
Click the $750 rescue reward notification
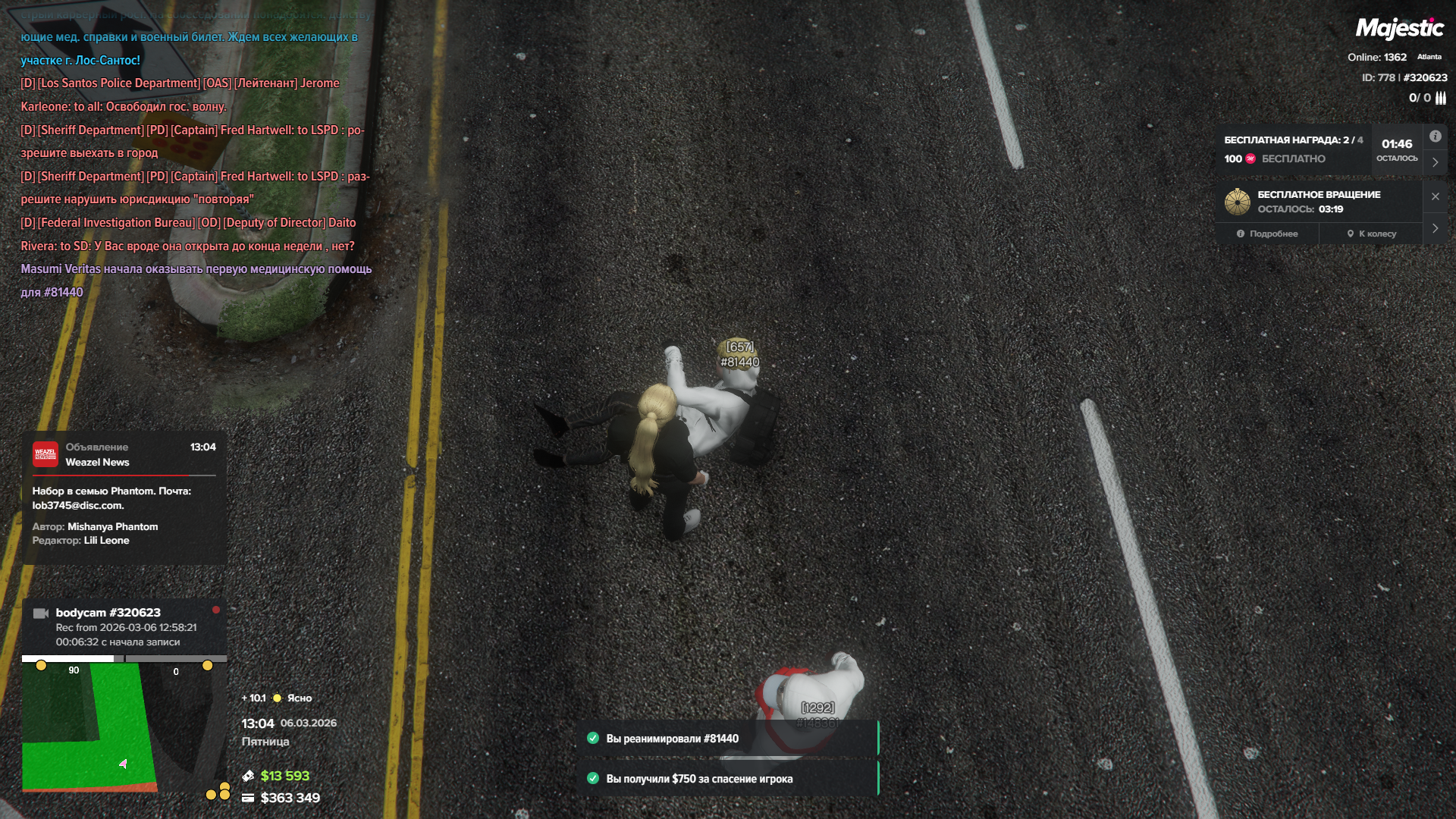point(726,779)
